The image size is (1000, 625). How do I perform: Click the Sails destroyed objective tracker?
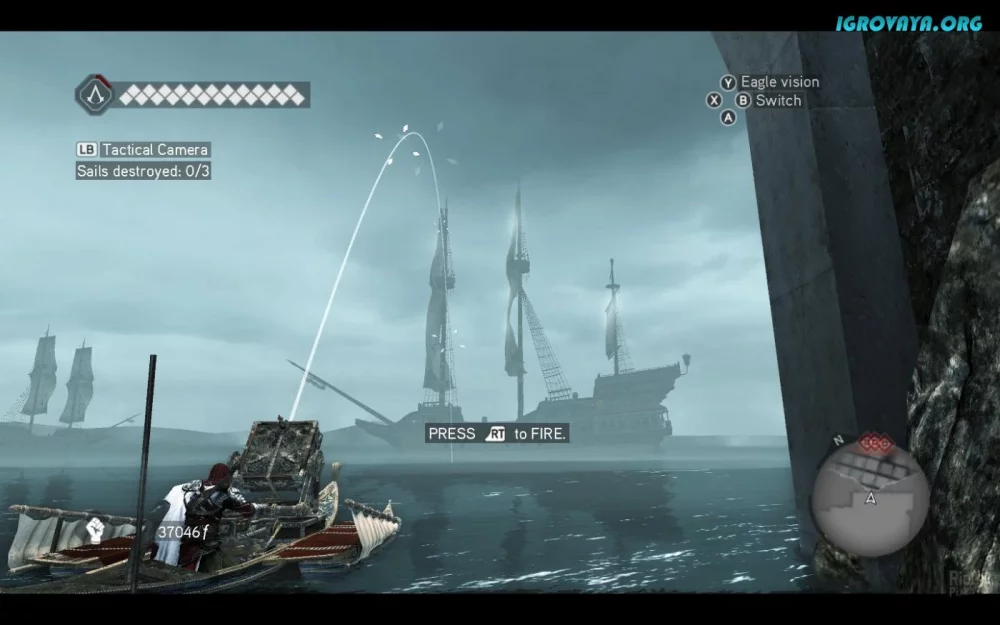pyautogui.click(x=143, y=171)
